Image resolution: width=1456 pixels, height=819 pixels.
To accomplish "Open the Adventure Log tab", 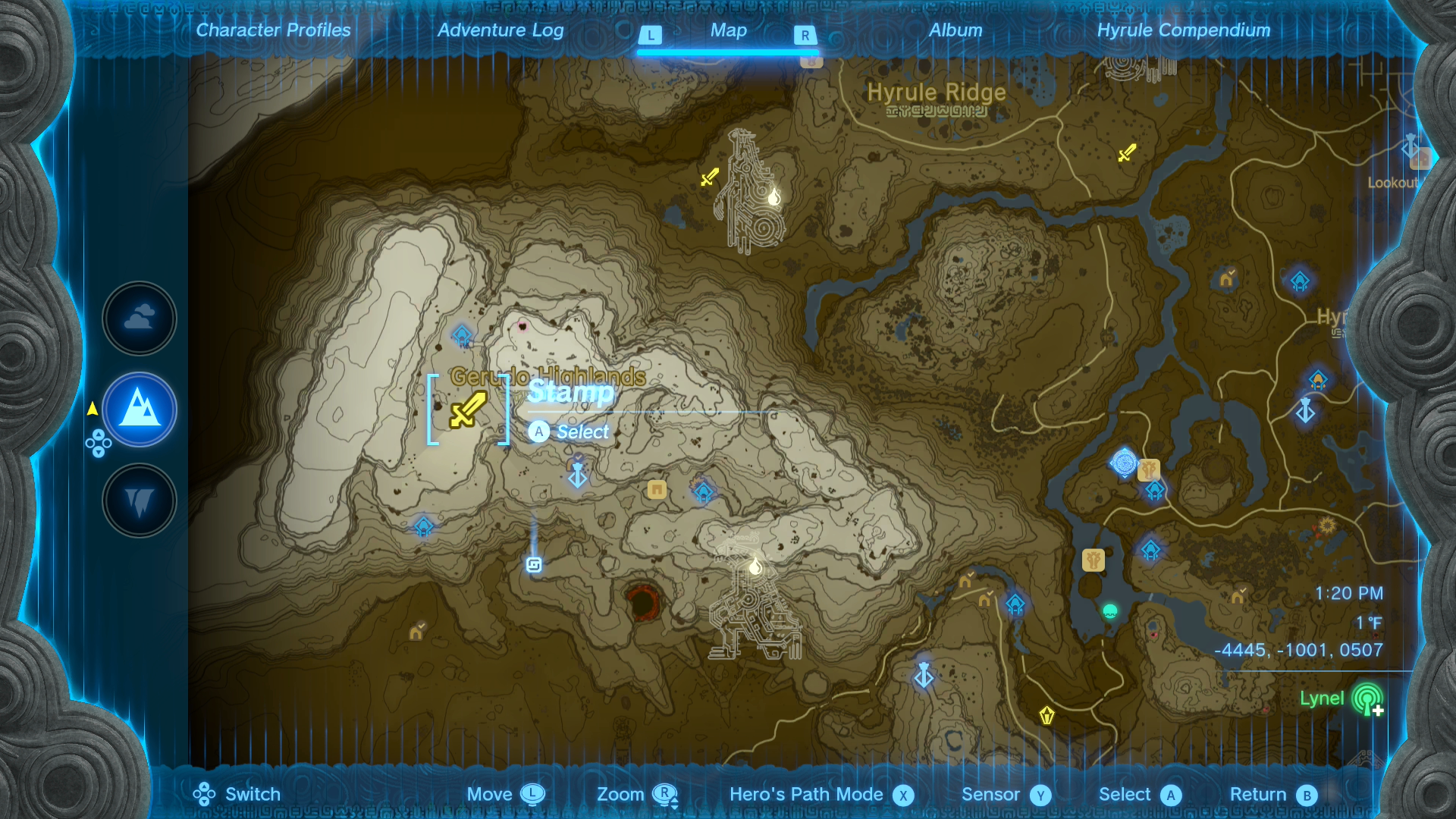I will tap(499, 30).
